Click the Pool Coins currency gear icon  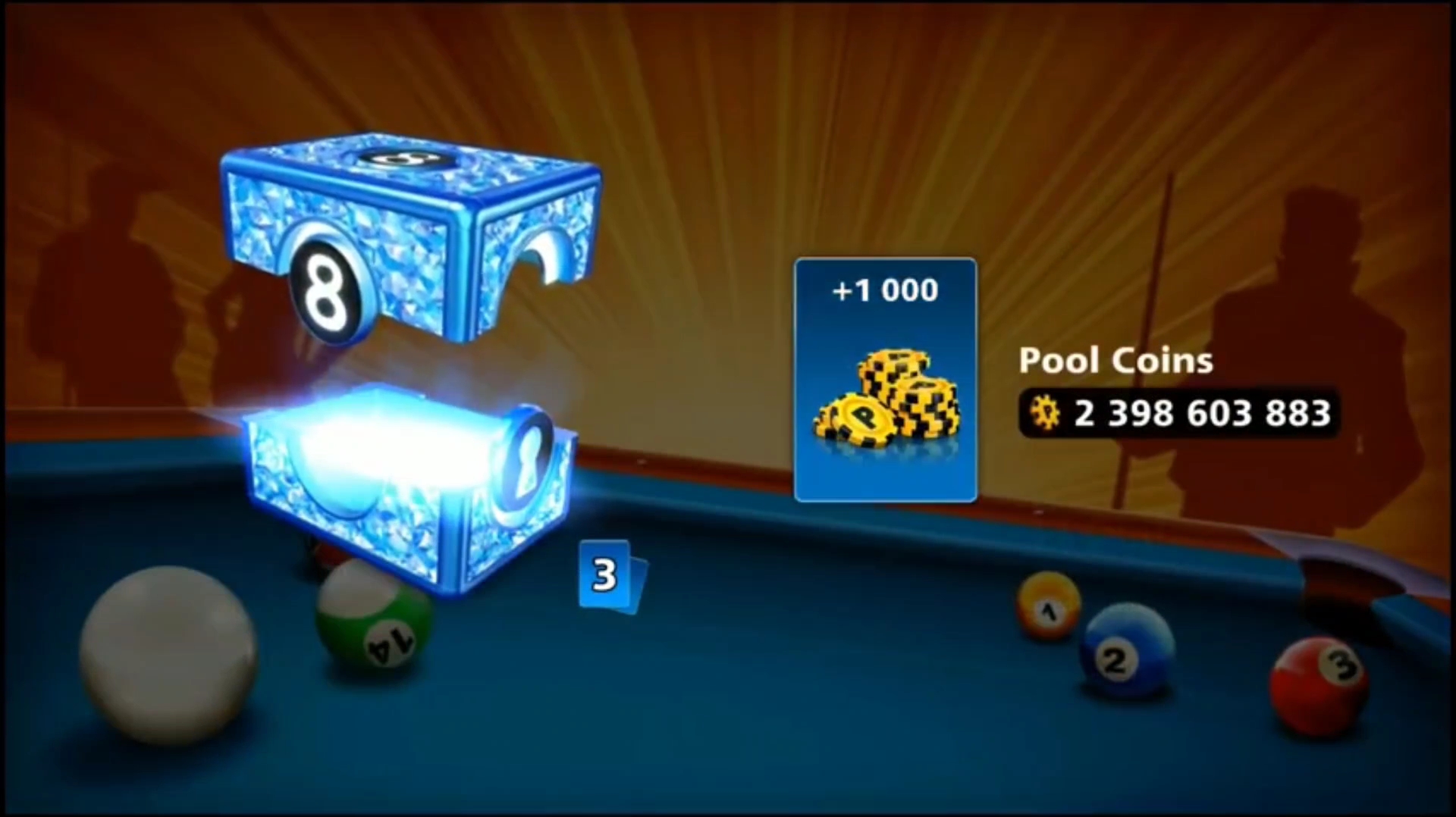1046,412
